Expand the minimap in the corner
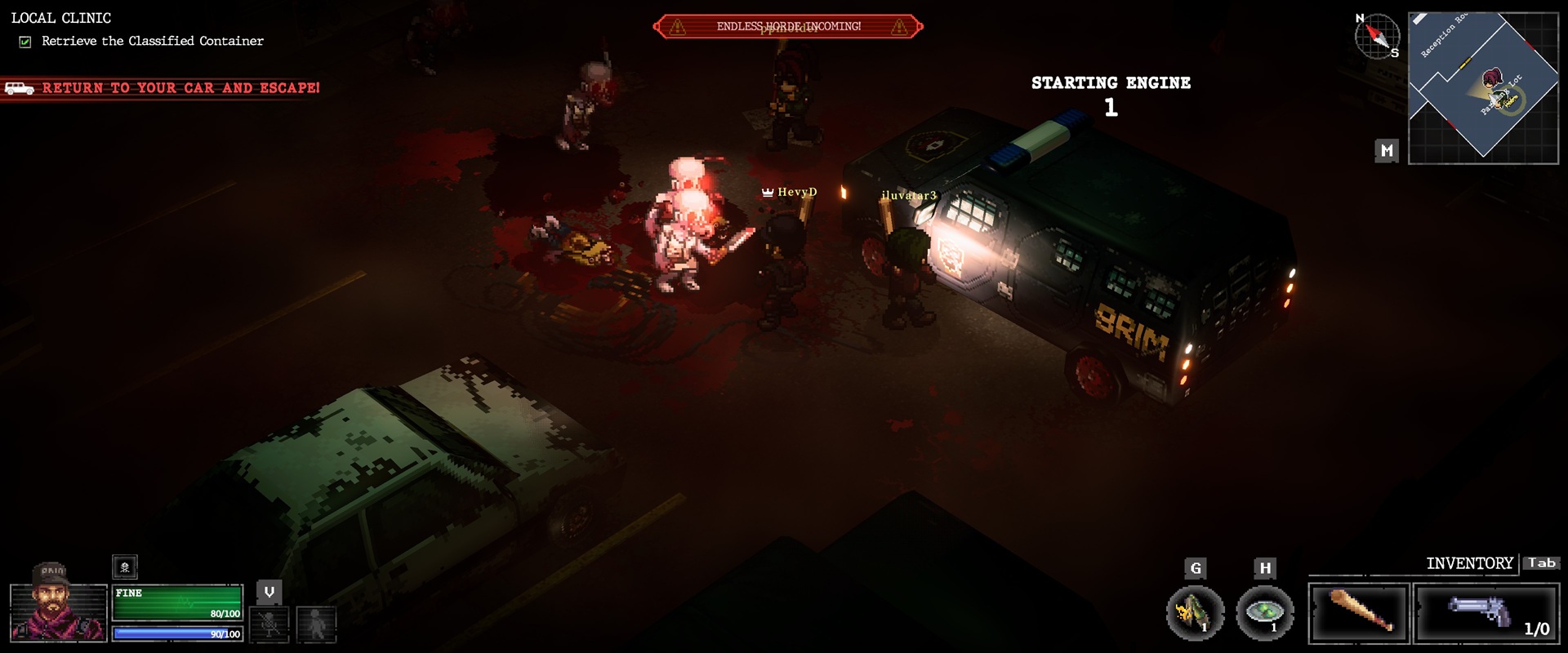This screenshot has width=1568, height=653. coord(1483,88)
